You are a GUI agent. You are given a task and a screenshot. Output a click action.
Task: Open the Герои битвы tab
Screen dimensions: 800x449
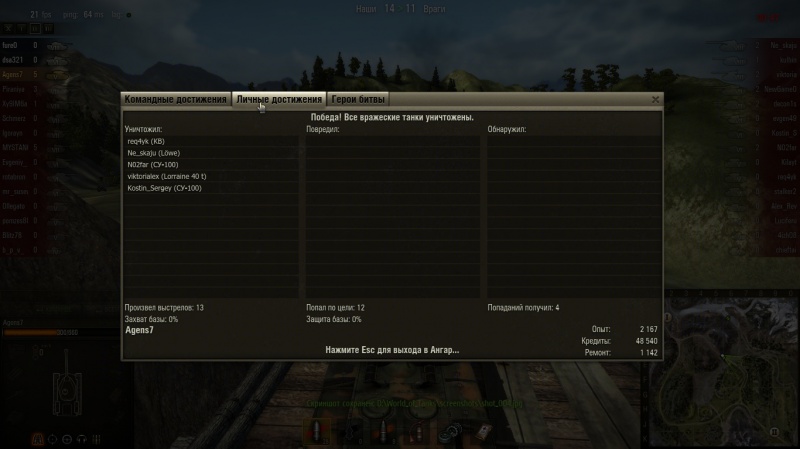[x=359, y=100]
